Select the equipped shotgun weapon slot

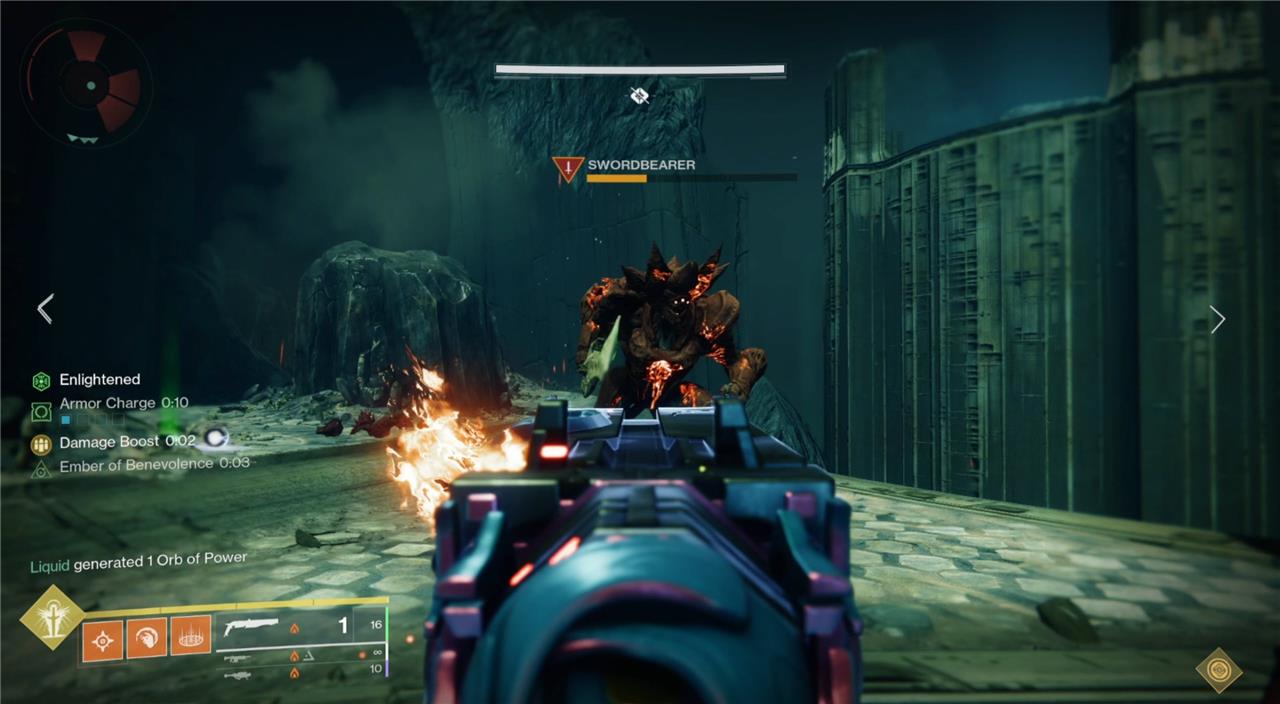pyautogui.click(x=252, y=627)
